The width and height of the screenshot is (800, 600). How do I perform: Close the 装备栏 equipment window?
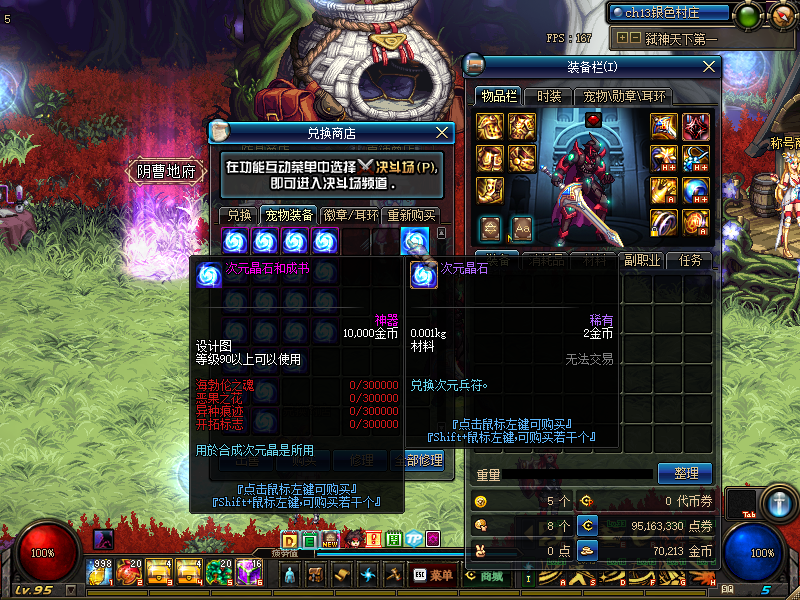coord(710,66)
